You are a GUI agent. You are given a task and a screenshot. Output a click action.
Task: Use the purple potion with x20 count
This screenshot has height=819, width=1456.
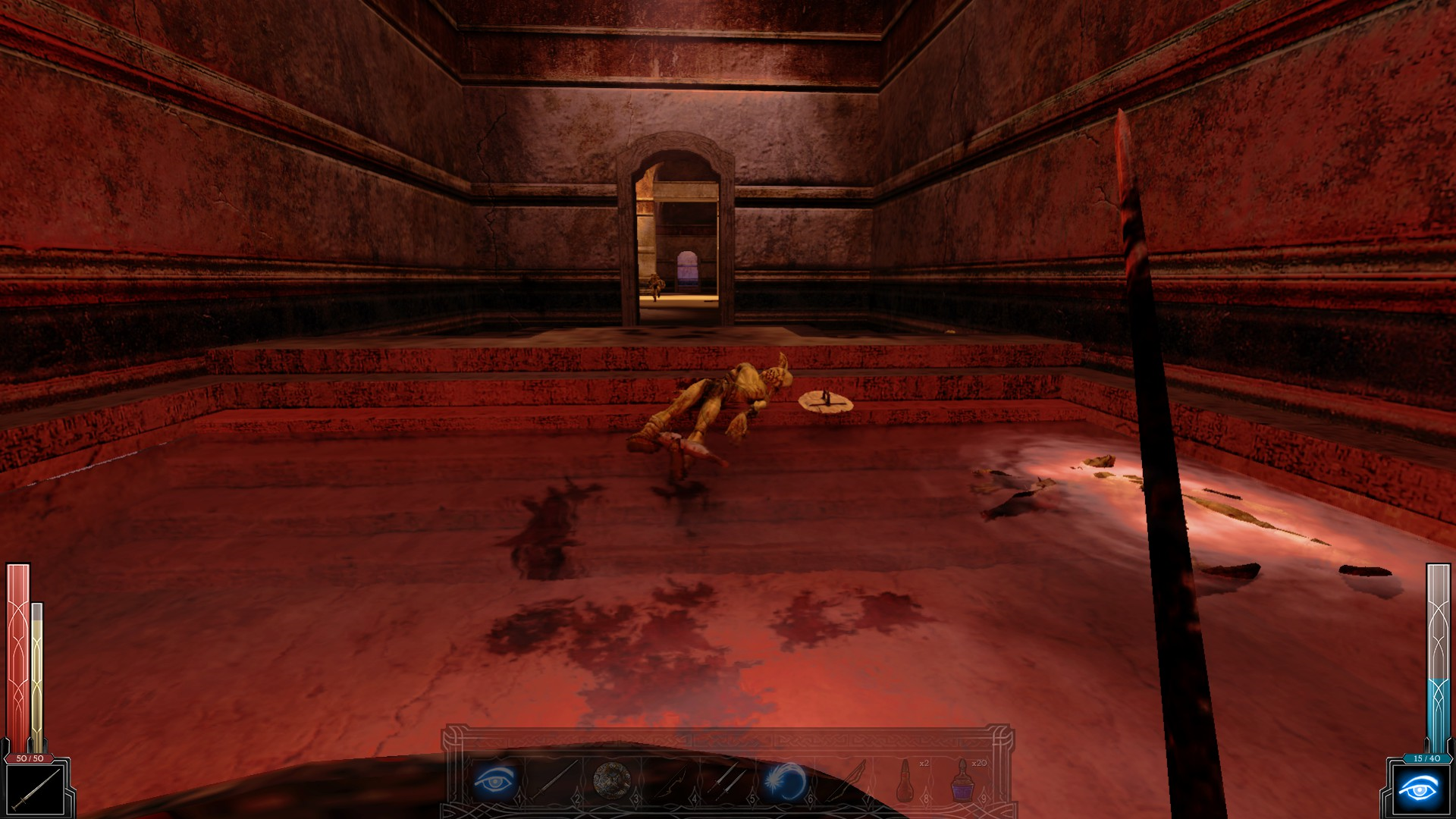[963, 781]
